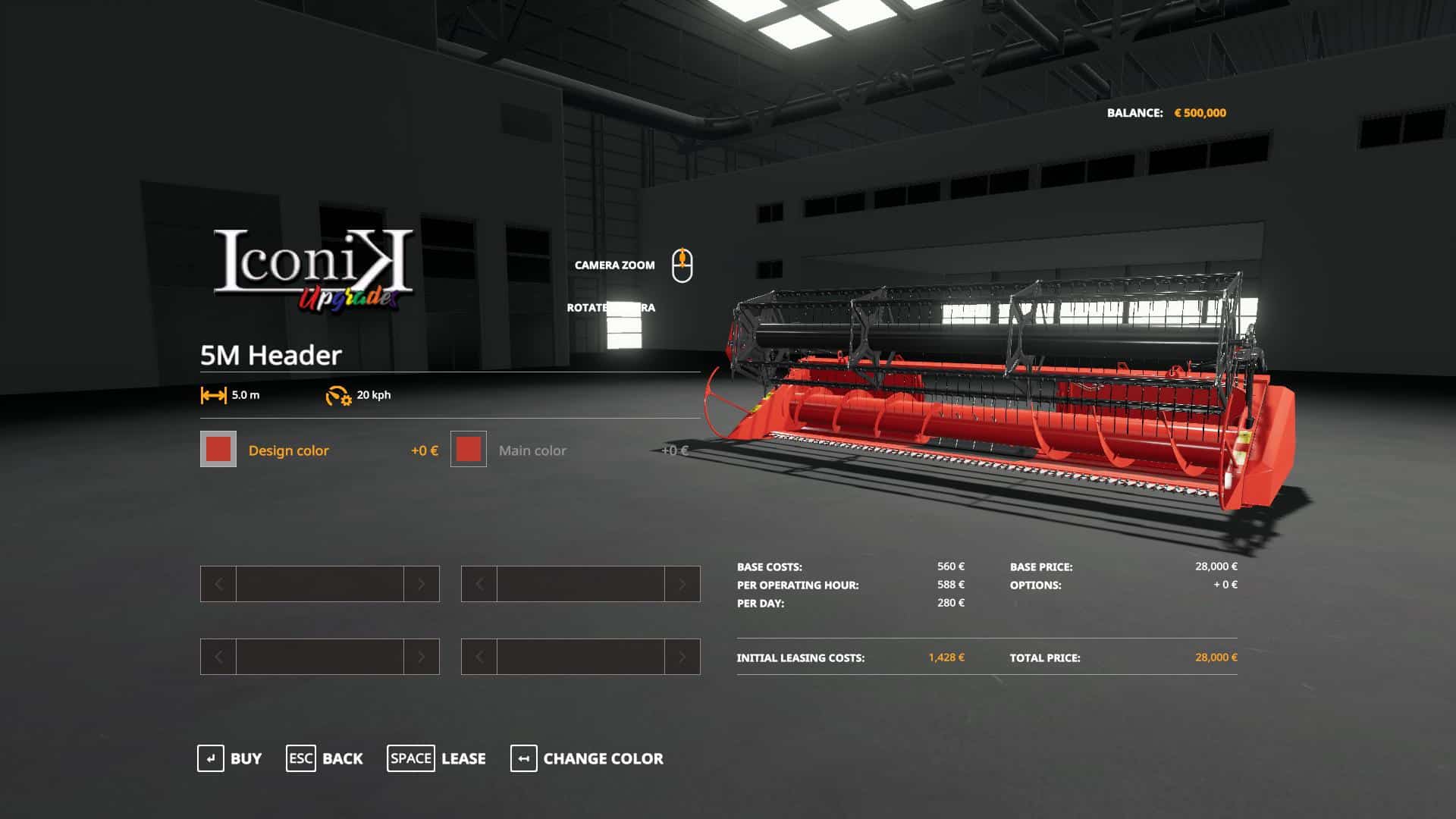Click the red Design color swatch
The width and height of the screenshot is (1456, 819).
coord(218,450)
